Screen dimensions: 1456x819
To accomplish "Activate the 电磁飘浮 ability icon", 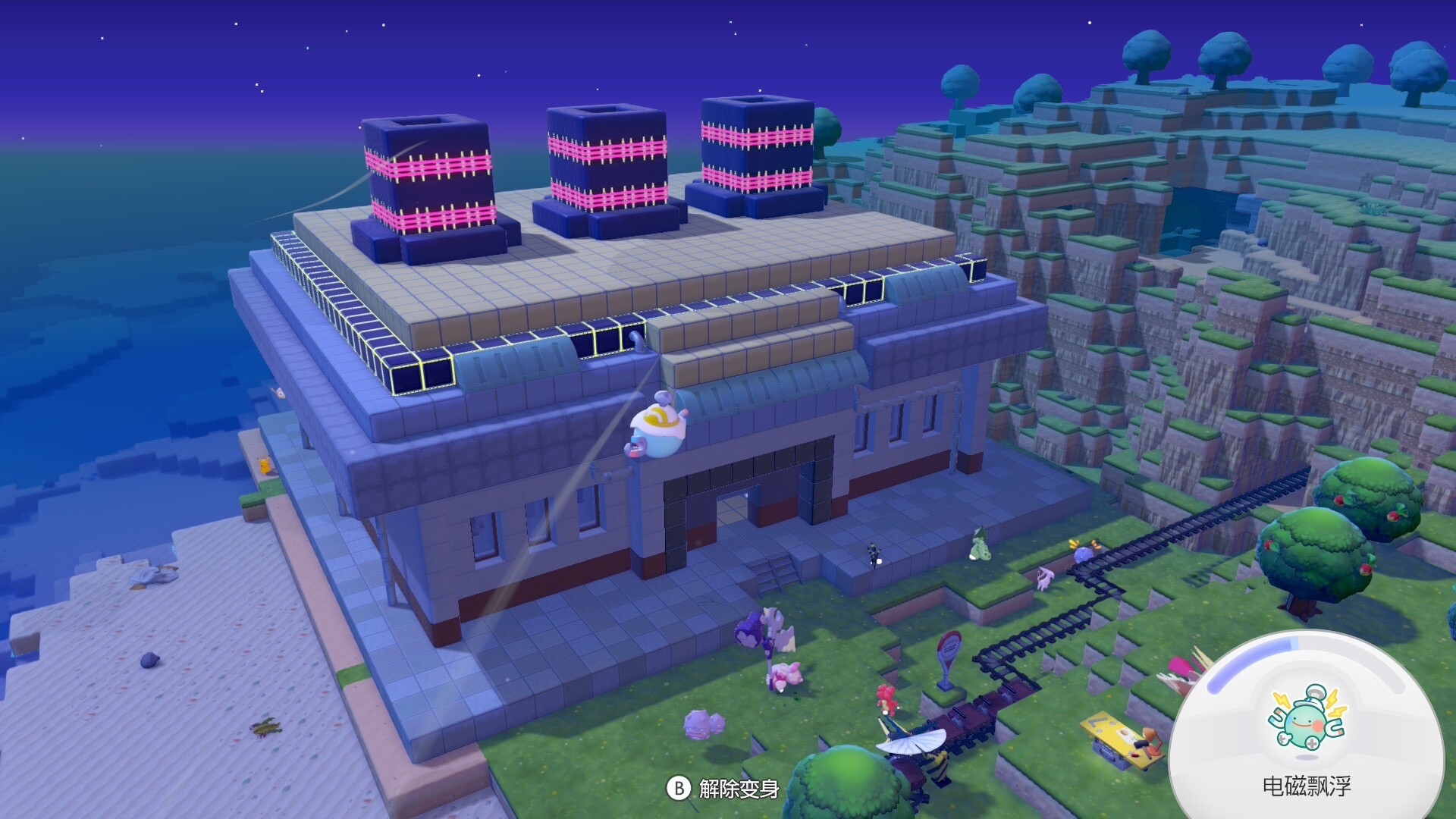I will (x=1306, y=720).
